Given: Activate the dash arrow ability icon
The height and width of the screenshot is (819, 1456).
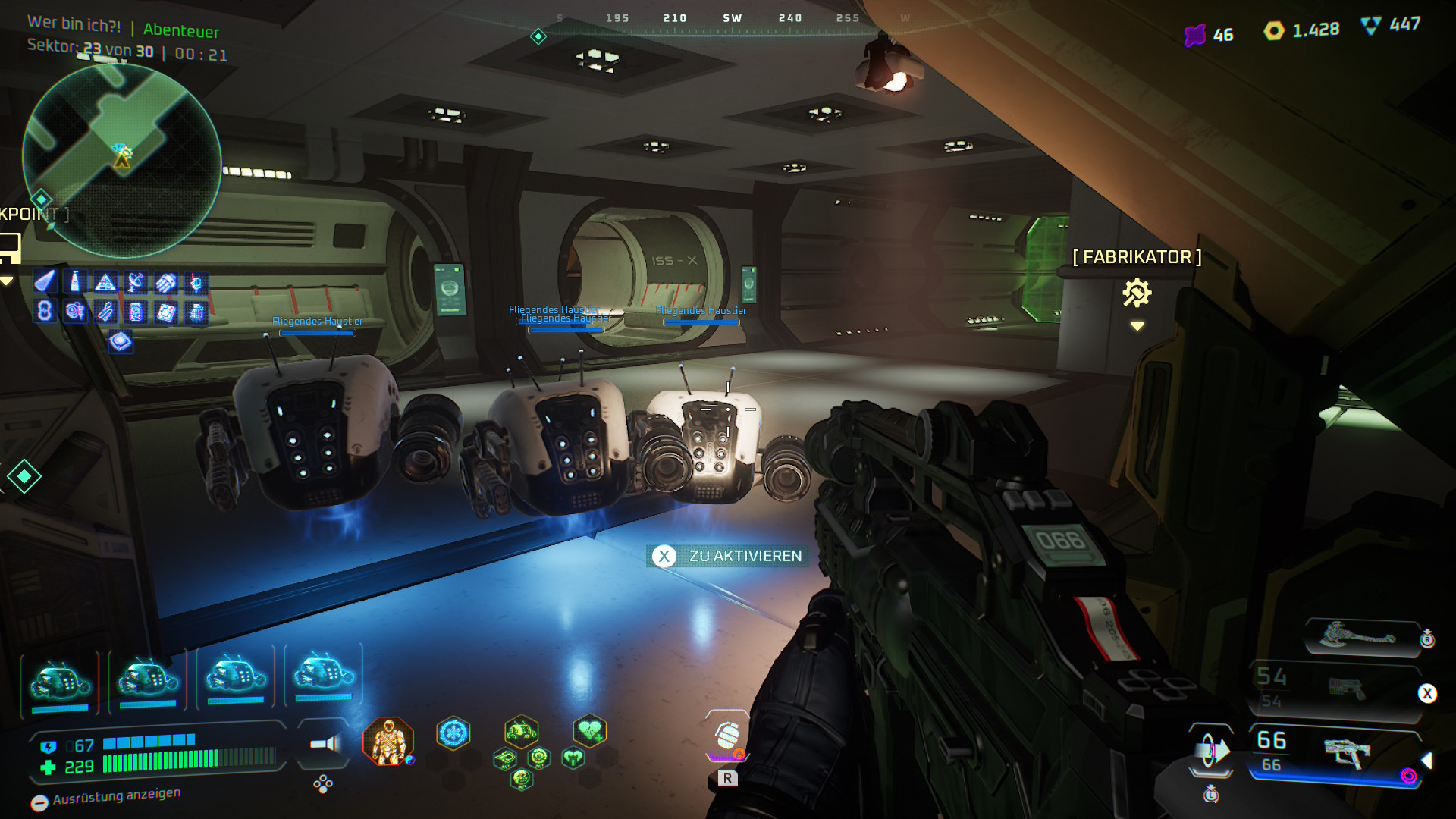Looking at the screenshot, I should click(1211, 752).
